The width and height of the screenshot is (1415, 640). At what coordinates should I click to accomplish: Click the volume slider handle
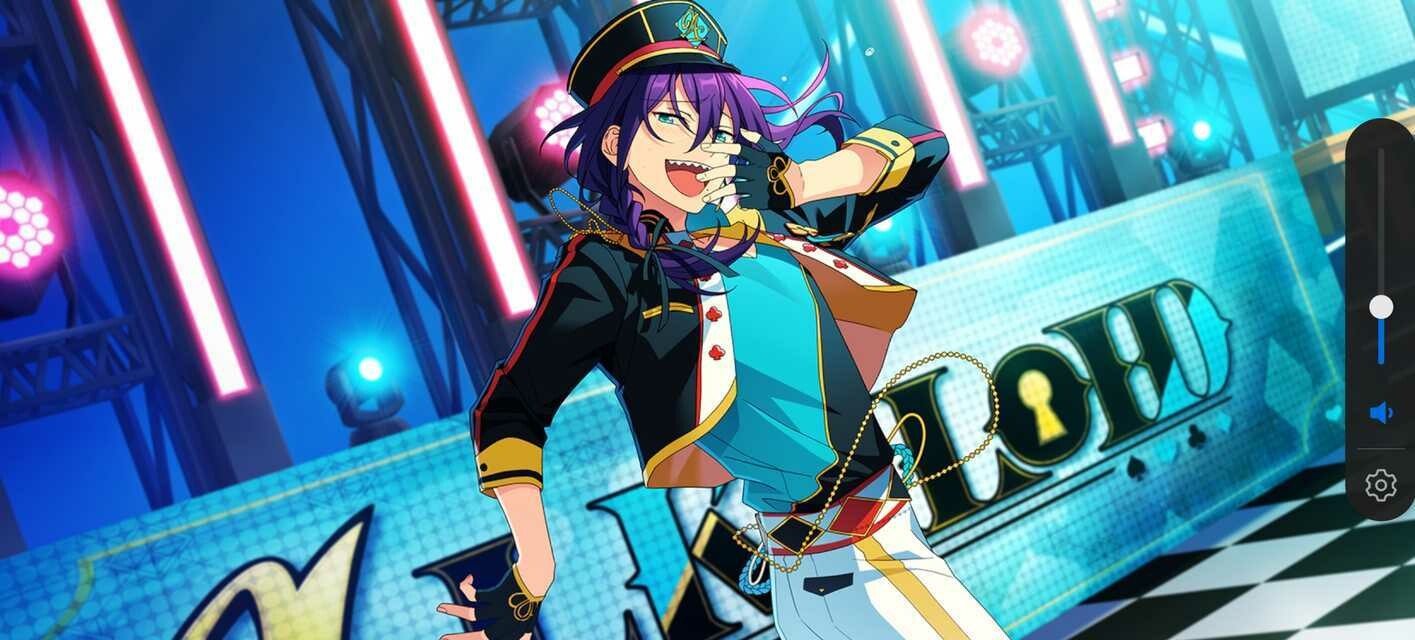click(1381, 307)
